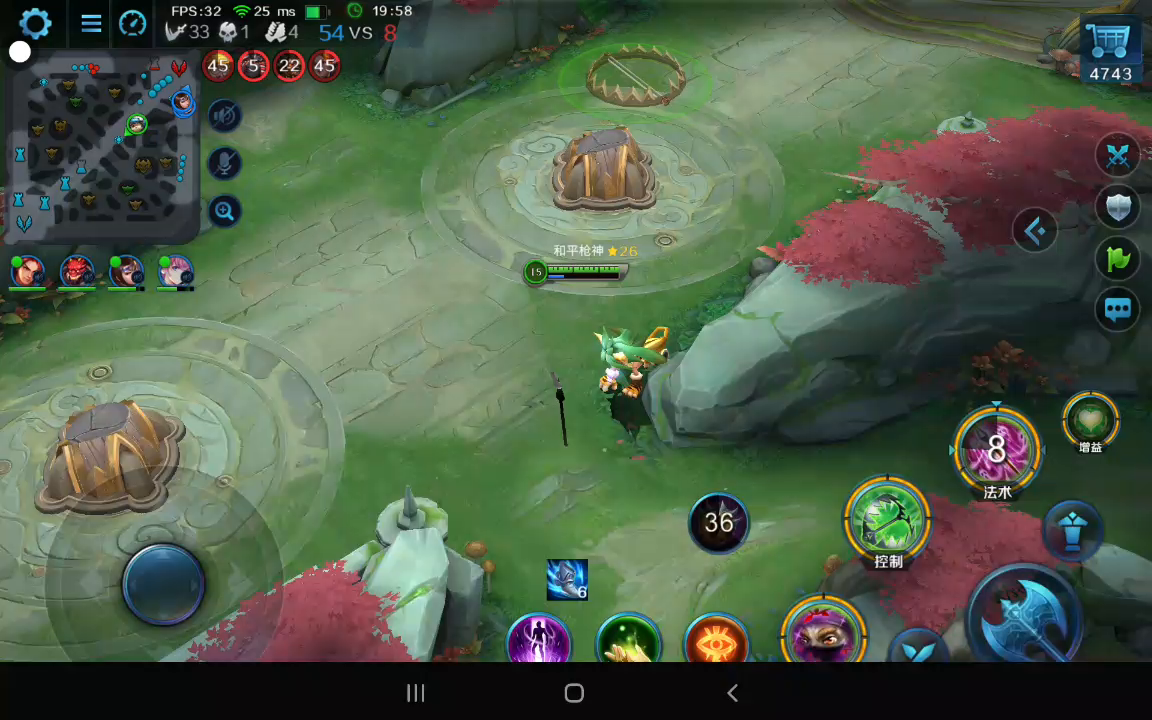
Task: Use the active item with count 6
Action: click(567, 580)
